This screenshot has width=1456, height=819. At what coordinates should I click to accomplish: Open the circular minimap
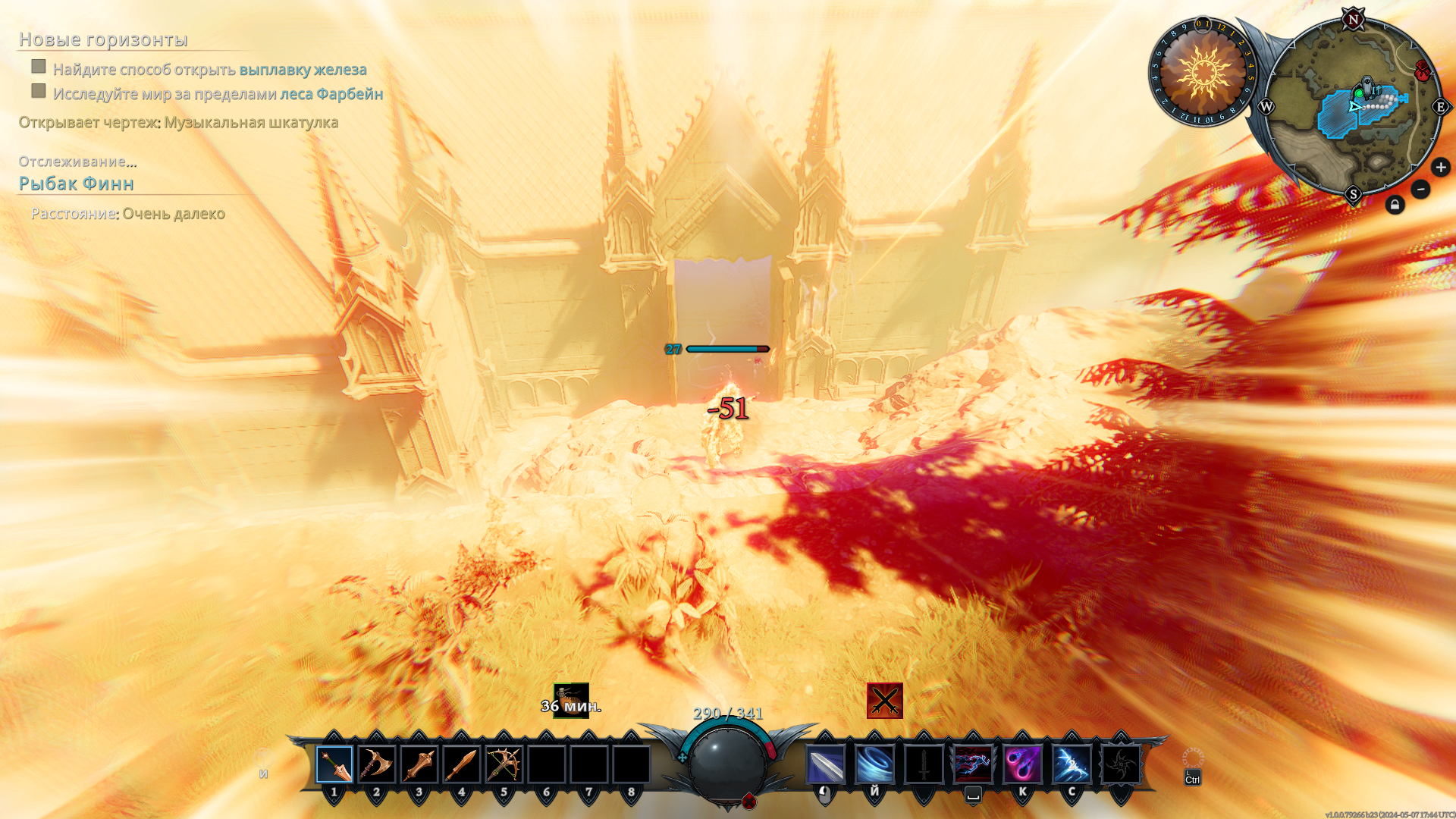(x=1353, y=108)
